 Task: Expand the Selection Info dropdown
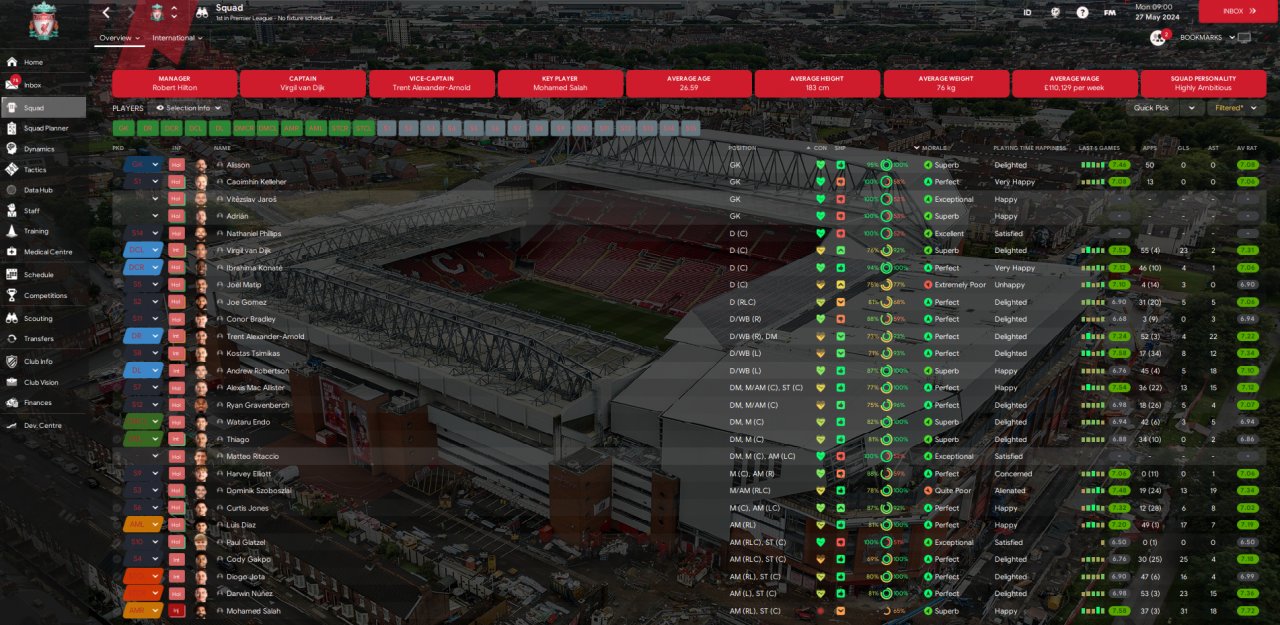pos(189,108)
